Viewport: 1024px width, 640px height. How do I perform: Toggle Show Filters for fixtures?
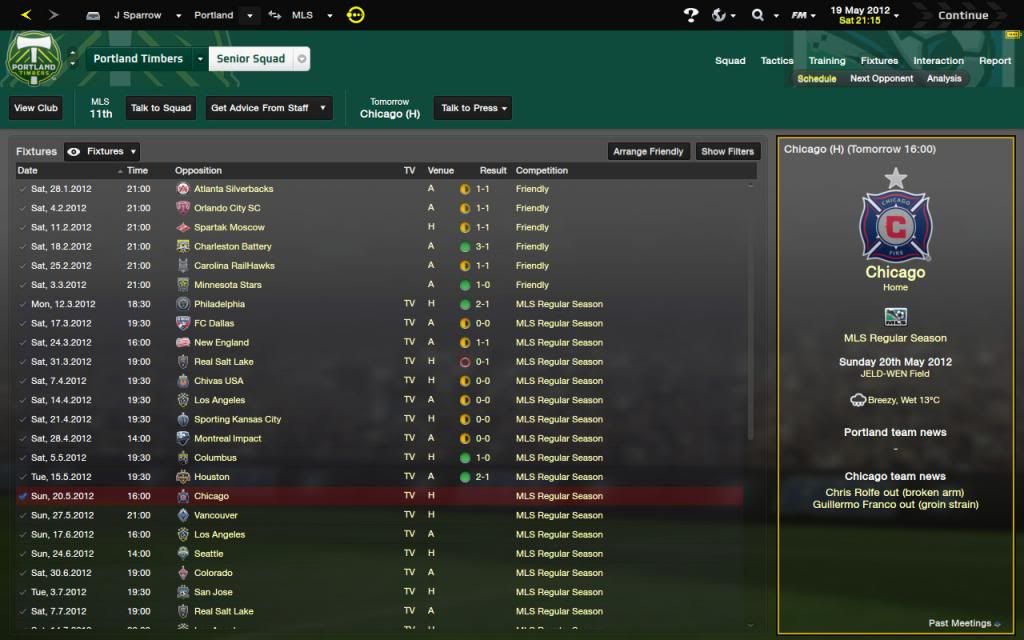[x=727, y=152]
